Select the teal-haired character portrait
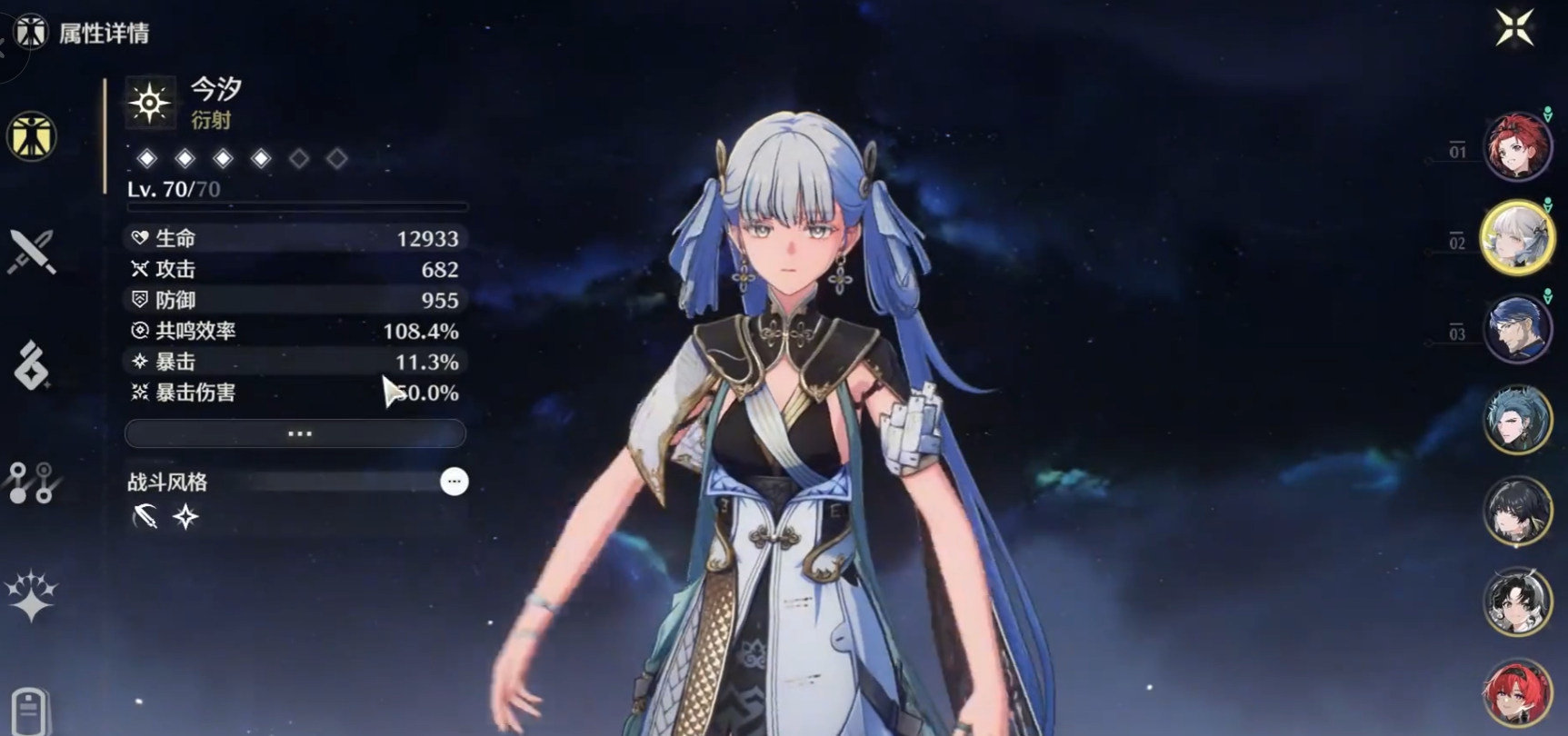Screen dimensions: 1568x736 pyautogui.click(x=1517, y=420)
